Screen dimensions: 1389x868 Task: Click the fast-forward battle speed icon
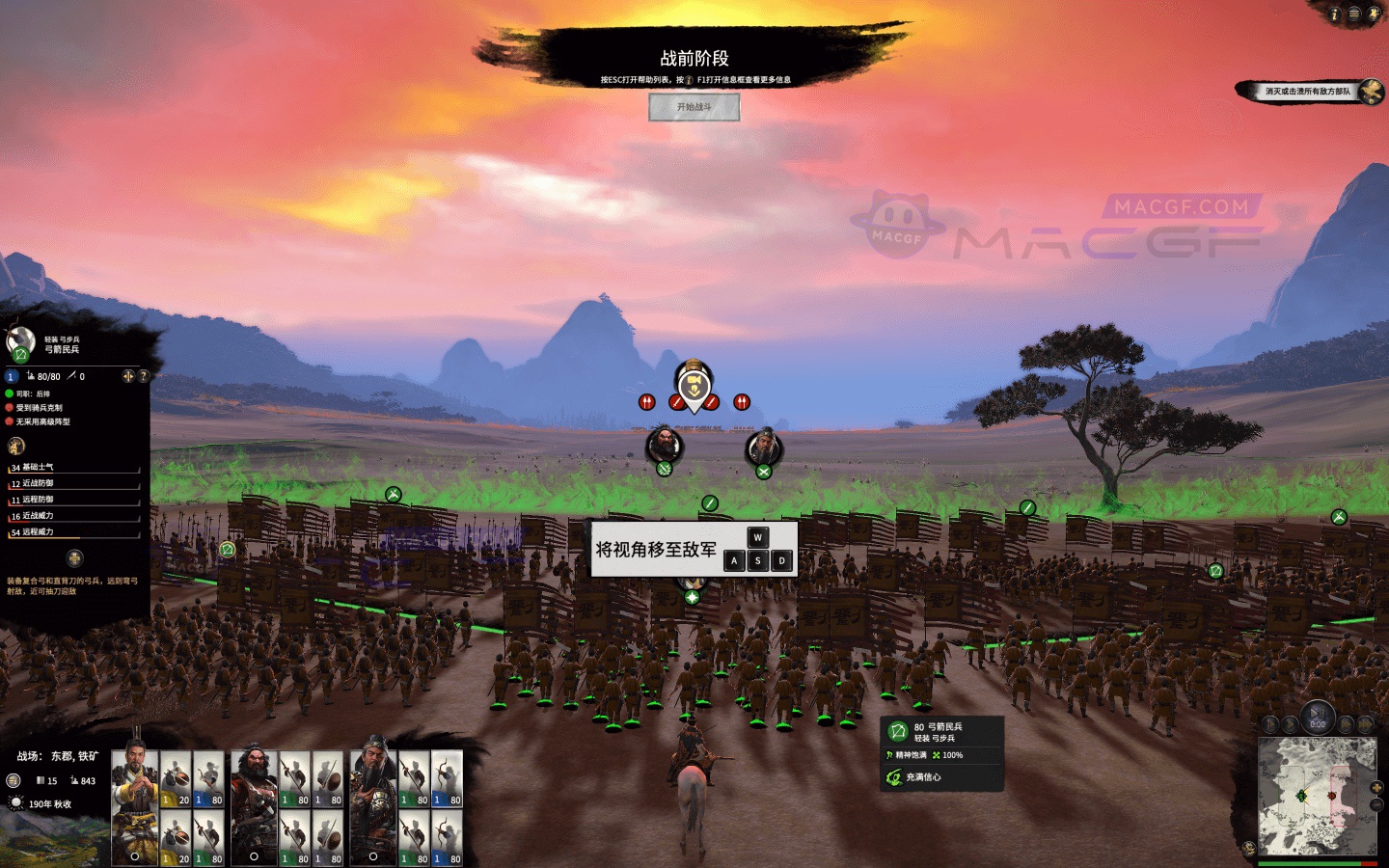[x=1347, y=723]
